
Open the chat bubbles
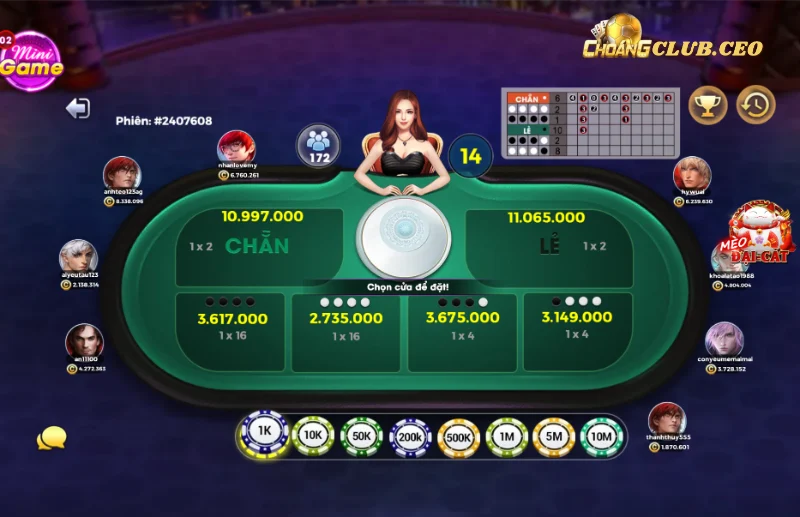coord(51,438)
